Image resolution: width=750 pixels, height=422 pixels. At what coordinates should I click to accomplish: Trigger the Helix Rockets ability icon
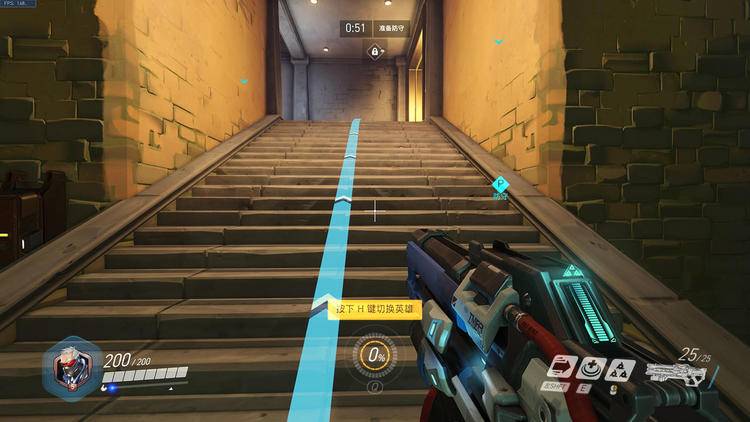click(x=618, y=367)
